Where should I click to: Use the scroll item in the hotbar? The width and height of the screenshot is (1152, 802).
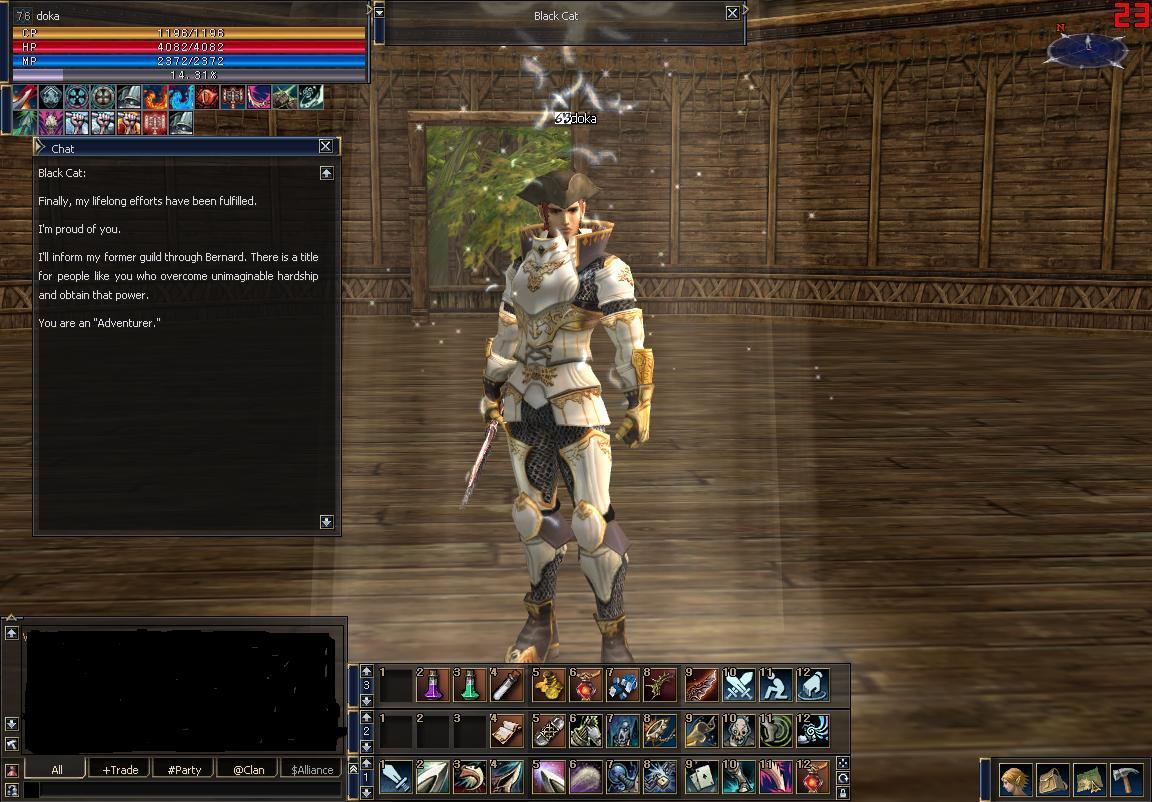[x=507, y=731]
